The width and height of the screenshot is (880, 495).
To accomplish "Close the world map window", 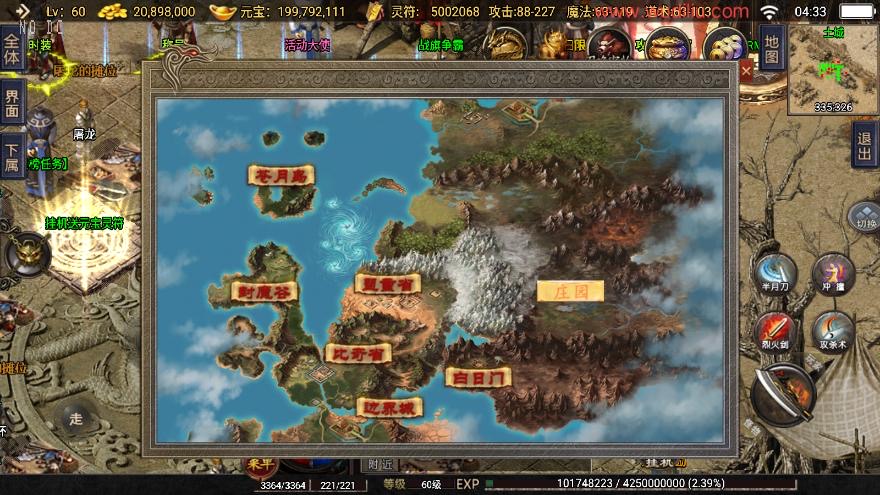I will [746, 71].
